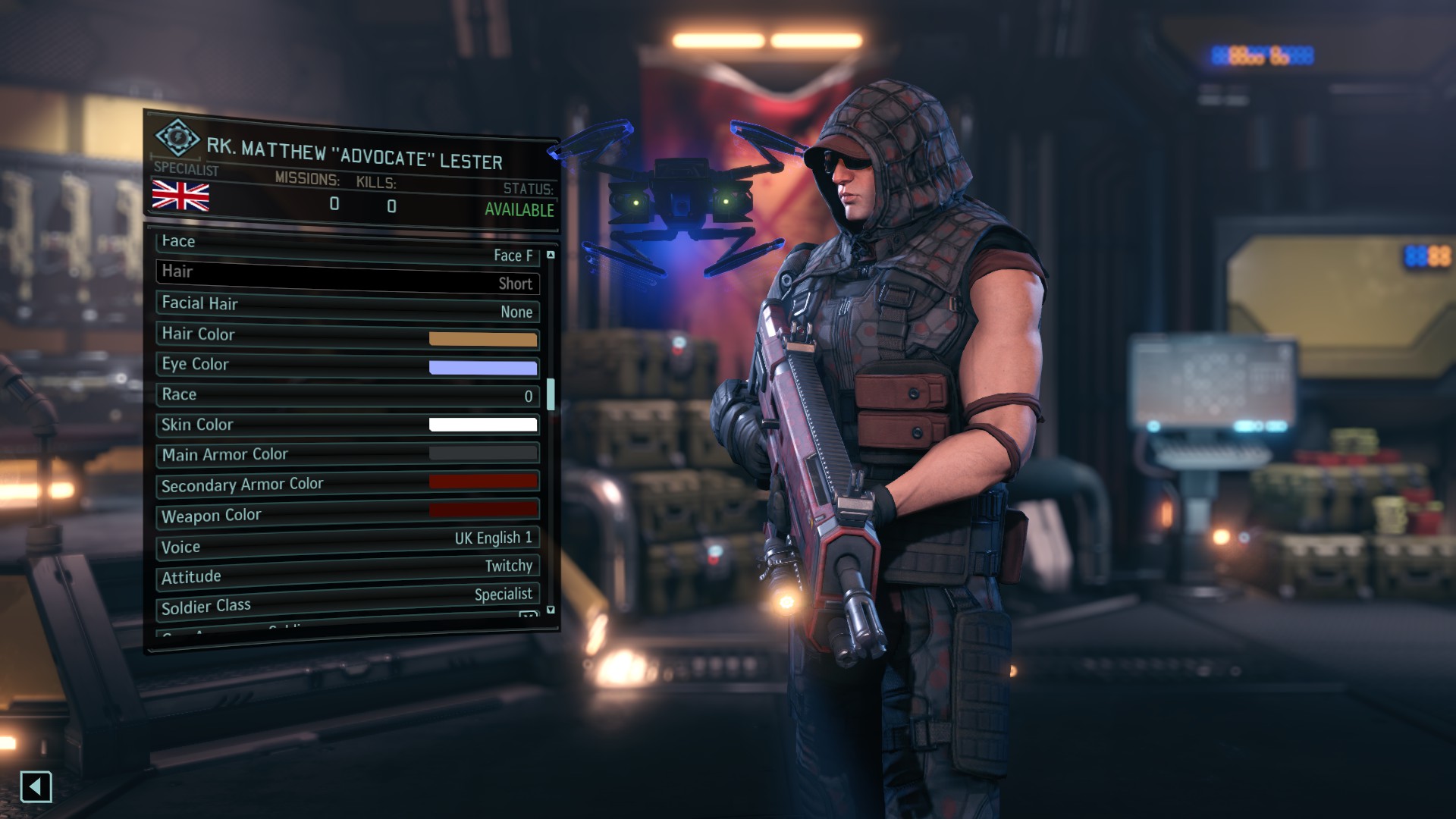Select the Face customization row

[x=347, y=249]
